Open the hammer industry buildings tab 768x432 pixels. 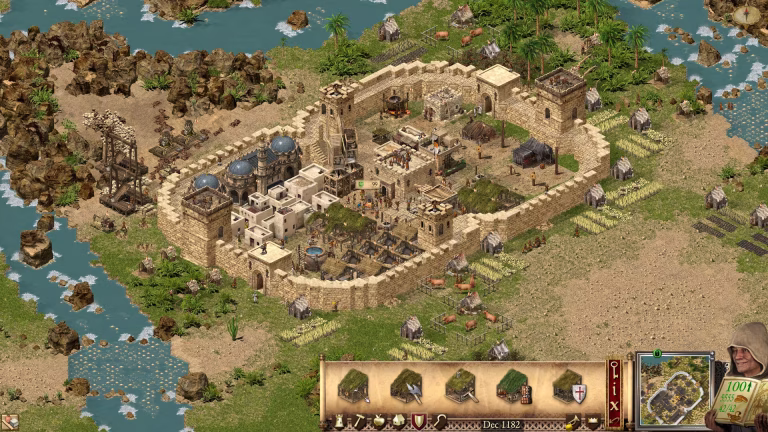click(x=358, y=421)
